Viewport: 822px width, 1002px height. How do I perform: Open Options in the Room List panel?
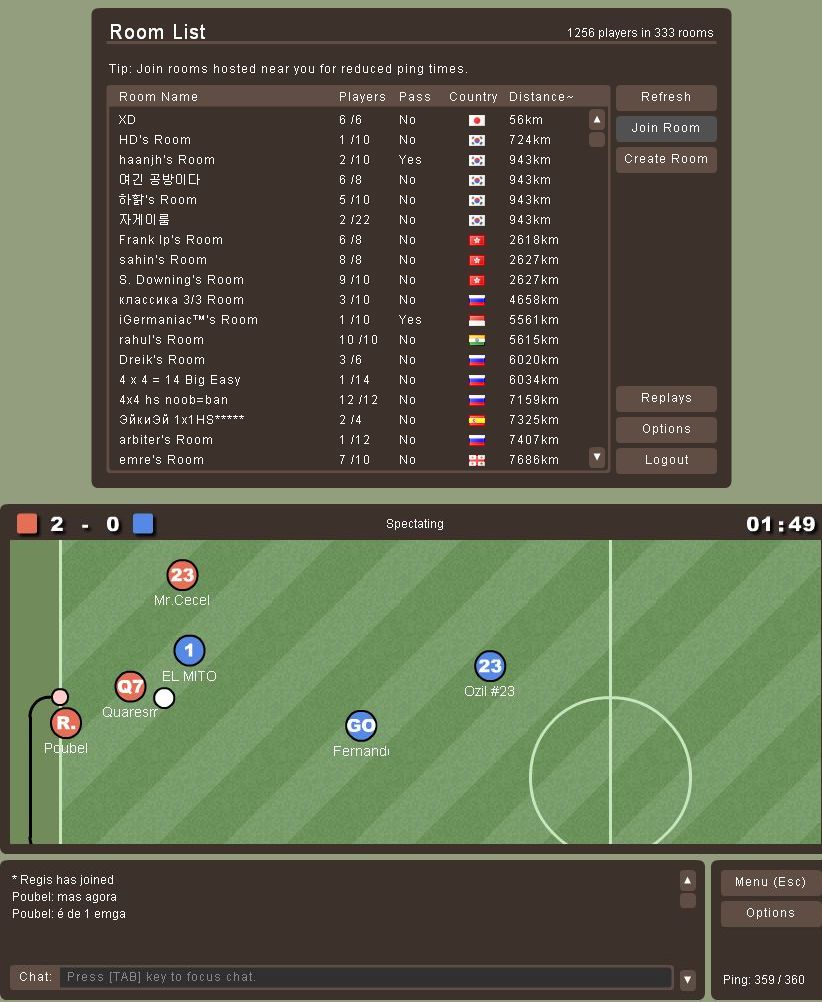(666, 429)
